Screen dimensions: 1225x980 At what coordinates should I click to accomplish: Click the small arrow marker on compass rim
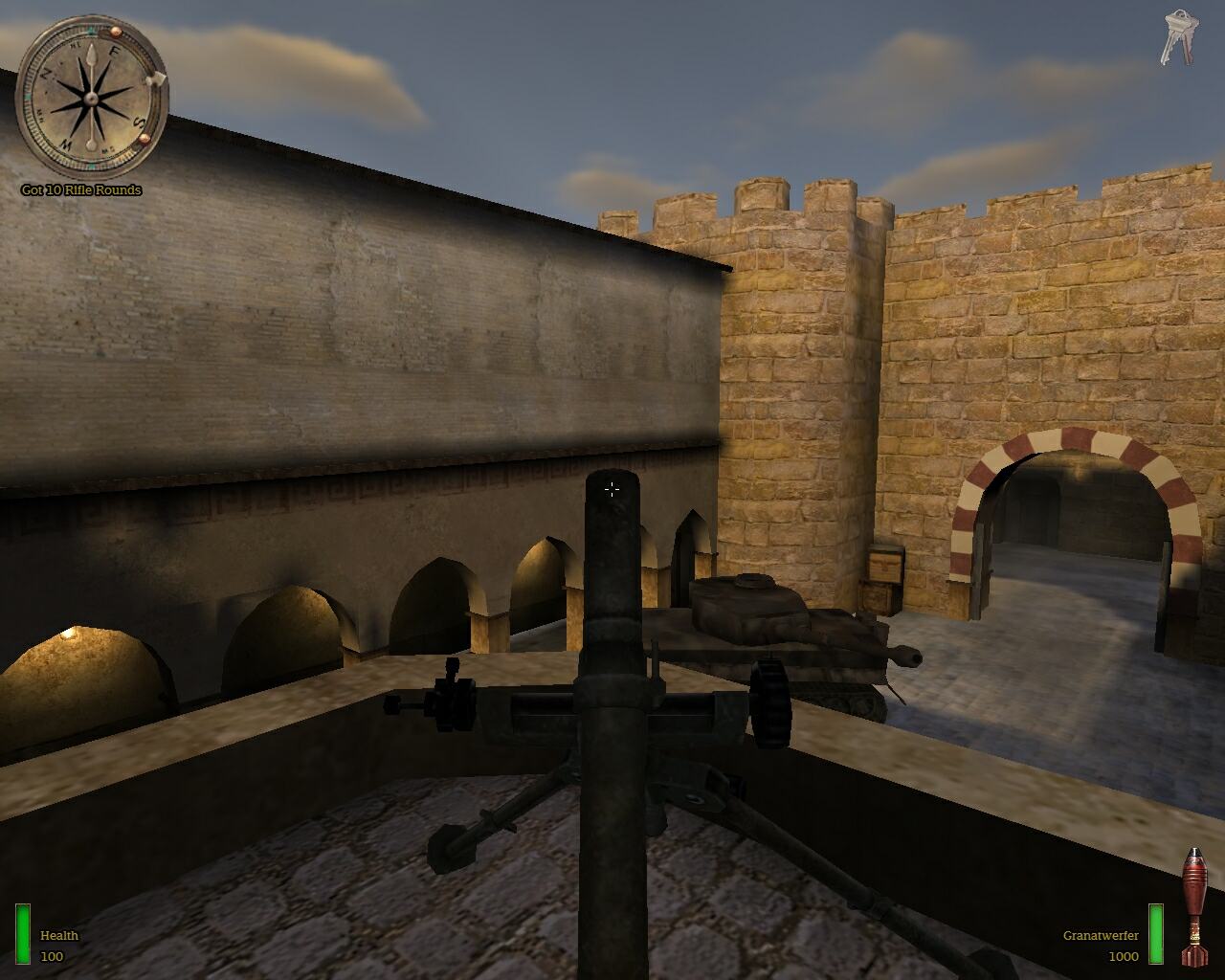point(156,78)
